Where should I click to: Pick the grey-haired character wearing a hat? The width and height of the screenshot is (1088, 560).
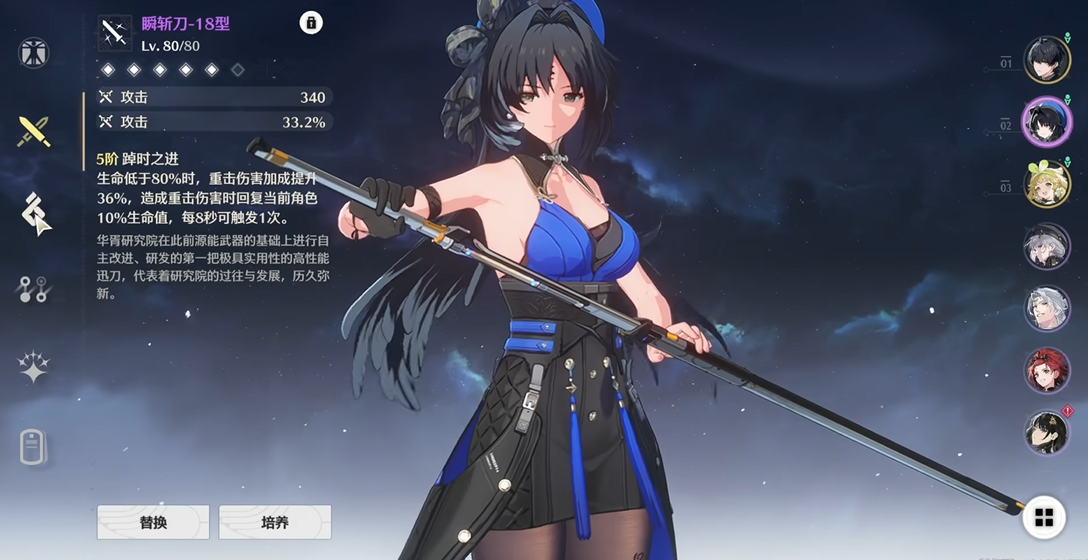pyautogui.click(x=1047, y=246)
